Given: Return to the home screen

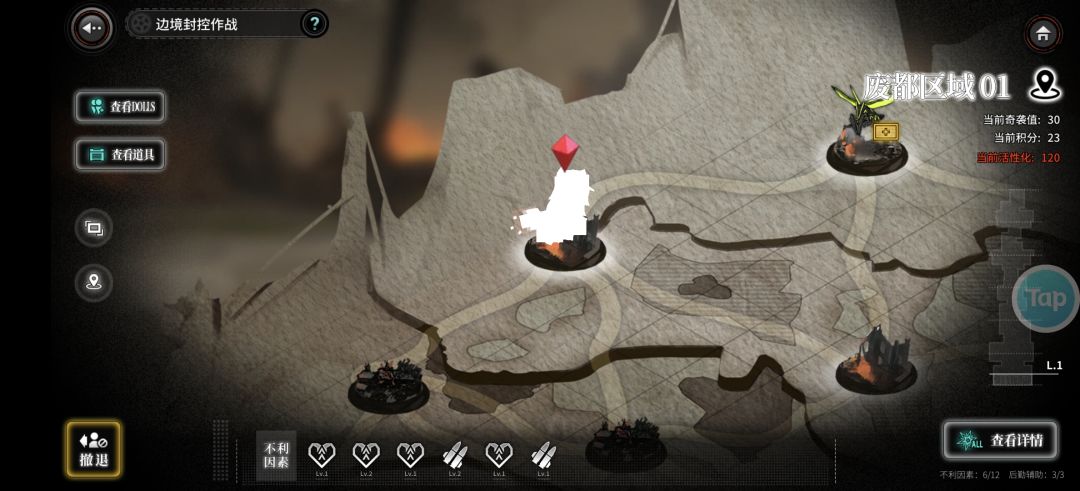Looking at the screenshot, I should 1043,33.
